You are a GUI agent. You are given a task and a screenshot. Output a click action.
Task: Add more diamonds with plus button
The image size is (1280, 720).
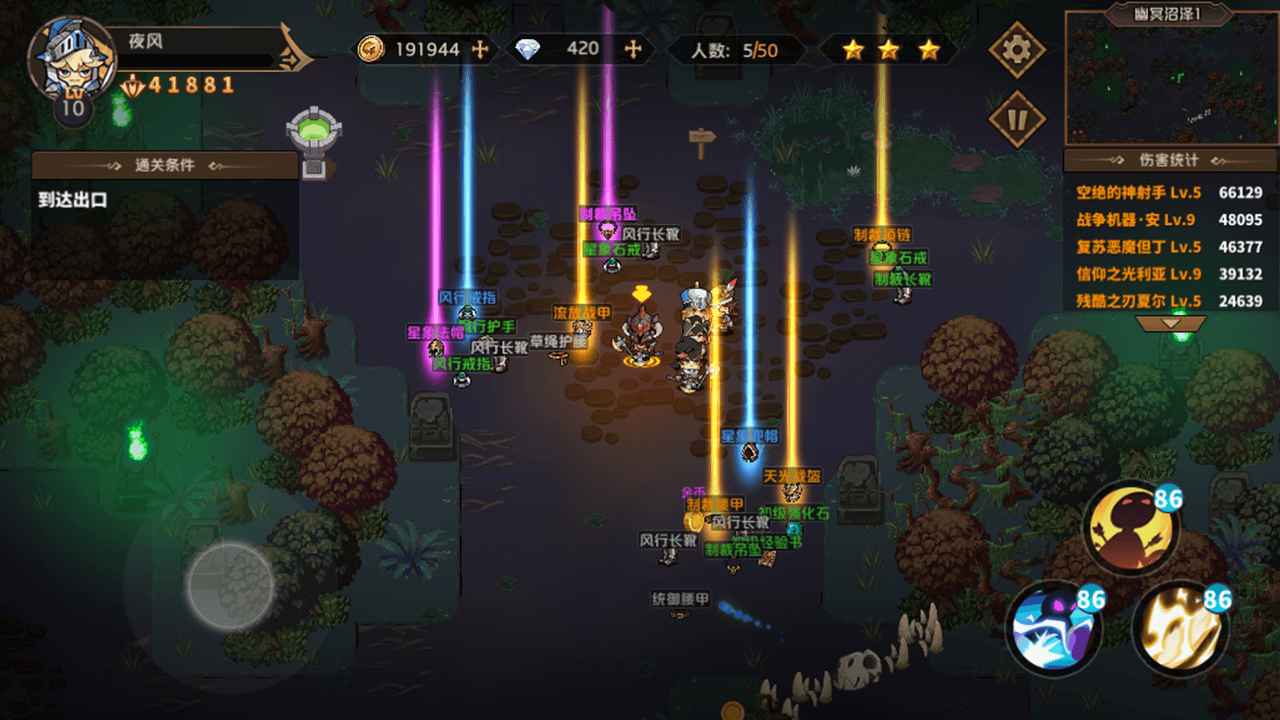click(632, 49)
